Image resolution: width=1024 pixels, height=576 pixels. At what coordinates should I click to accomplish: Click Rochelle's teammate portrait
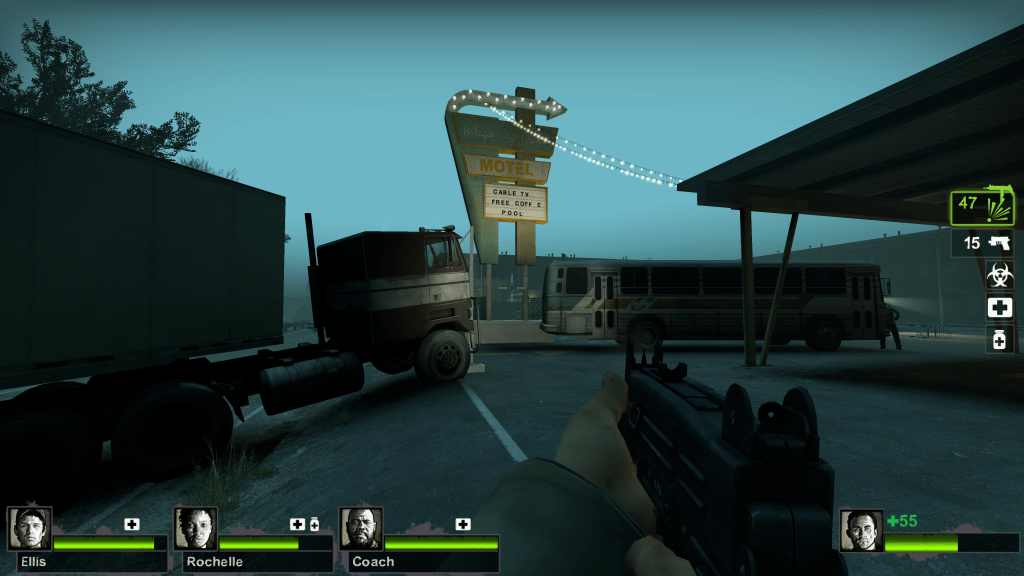(x=195, y=528)
